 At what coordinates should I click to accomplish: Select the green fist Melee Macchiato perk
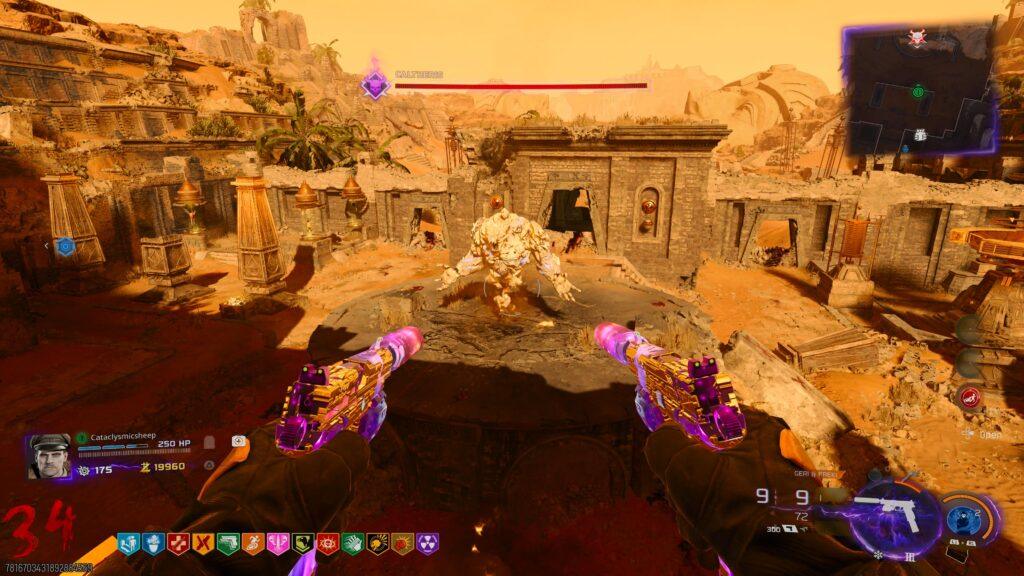point(353,543)
